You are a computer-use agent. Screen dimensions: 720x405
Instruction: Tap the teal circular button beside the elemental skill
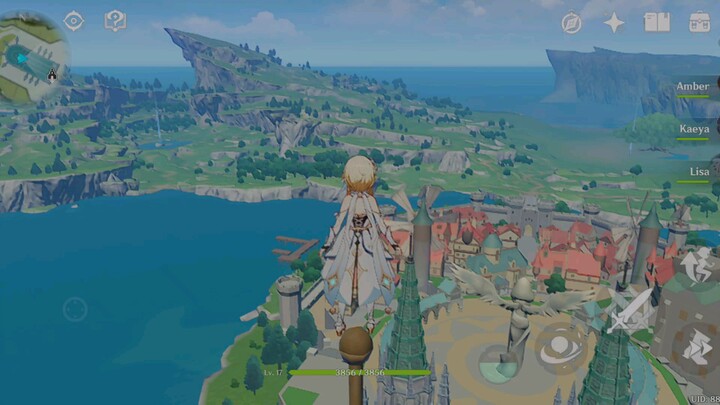click(497, 362)
